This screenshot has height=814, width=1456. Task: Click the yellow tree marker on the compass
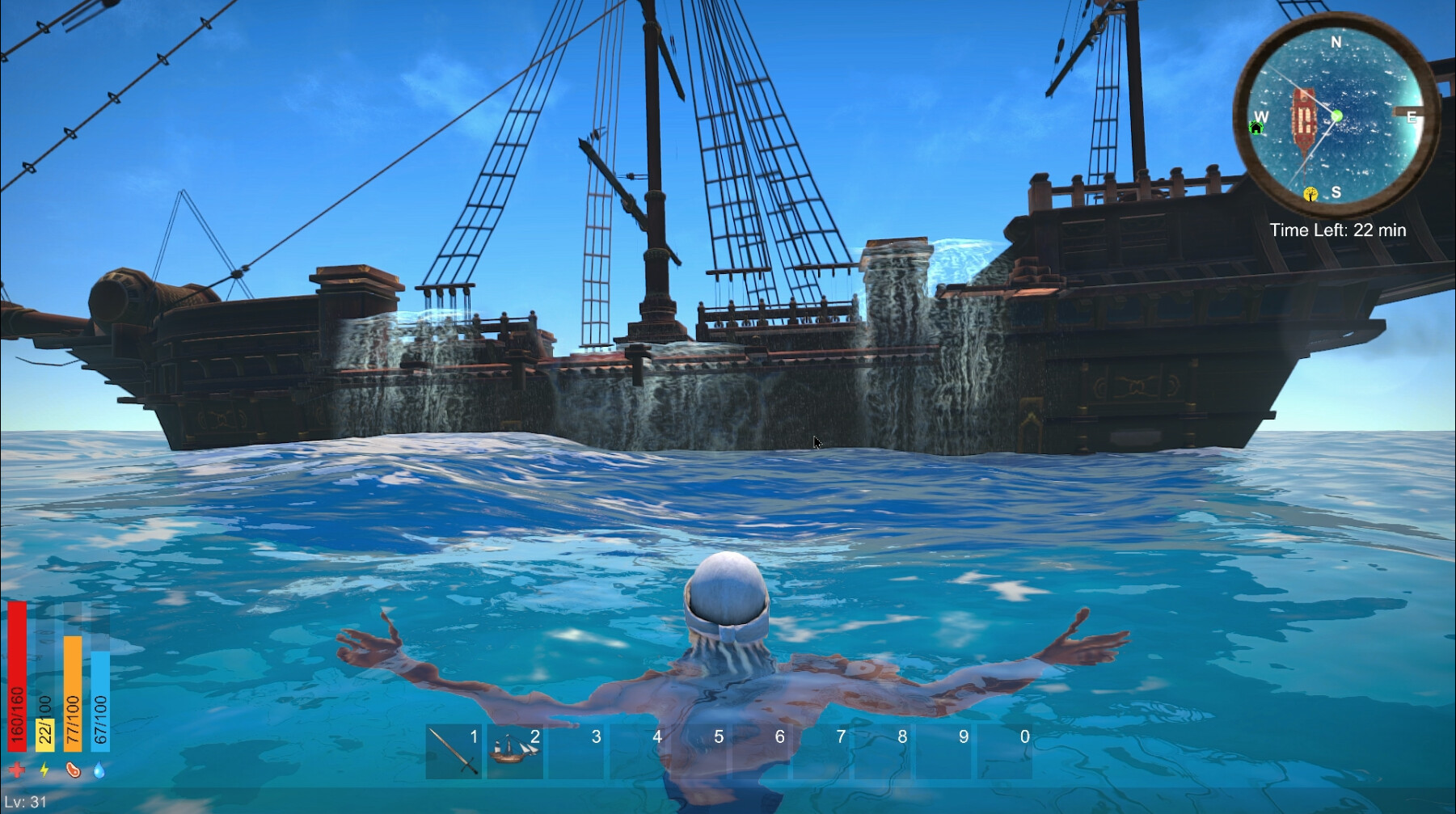[1310, 194]
